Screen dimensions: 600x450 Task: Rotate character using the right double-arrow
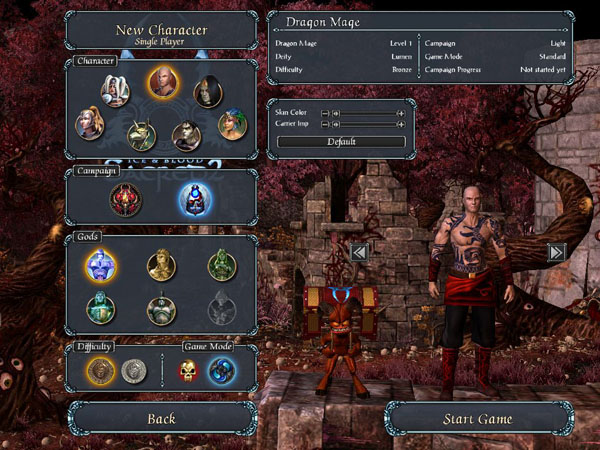click(x=557, y=252)
